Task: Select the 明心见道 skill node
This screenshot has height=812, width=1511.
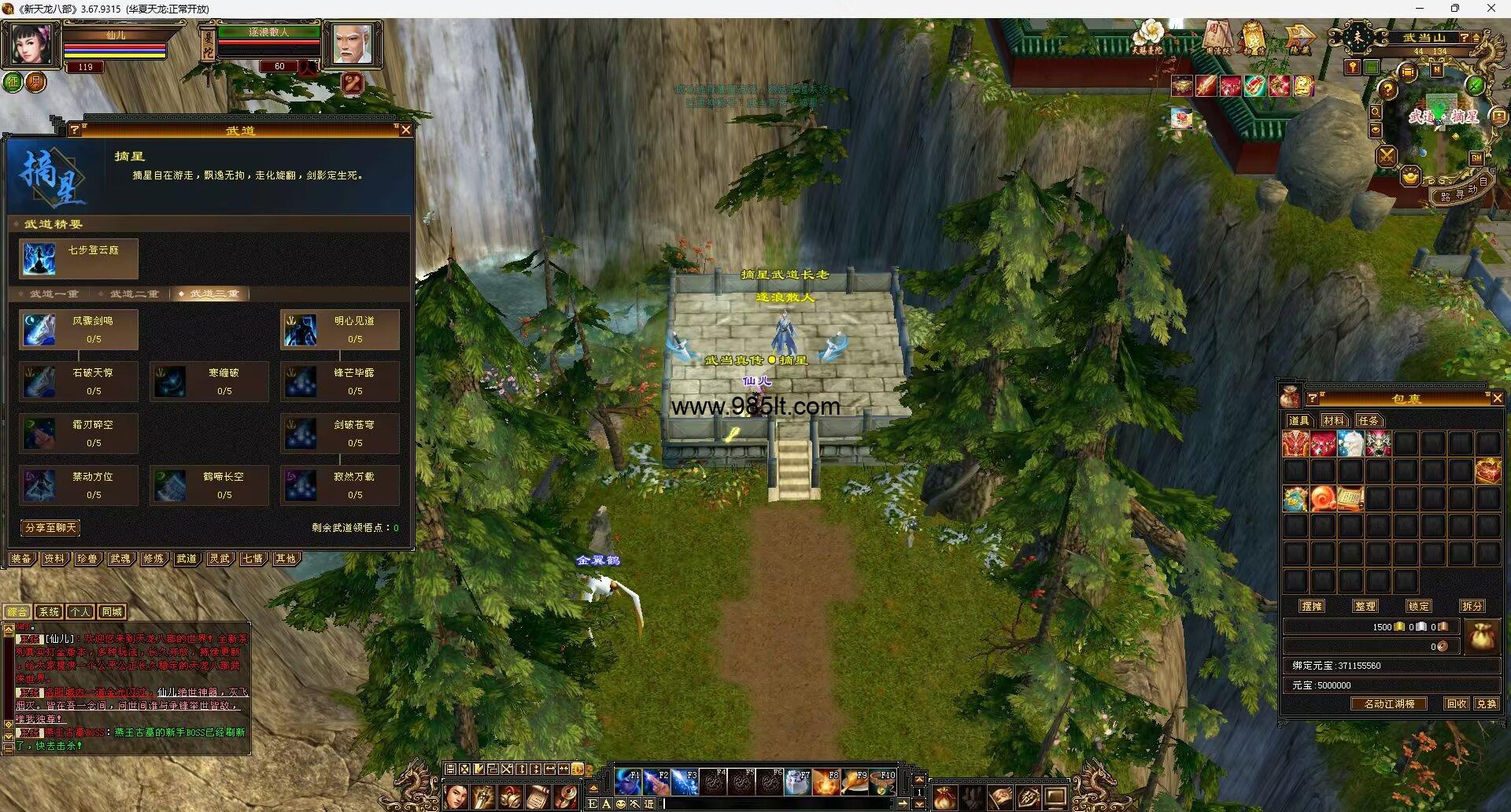Action: click(340, 330)
